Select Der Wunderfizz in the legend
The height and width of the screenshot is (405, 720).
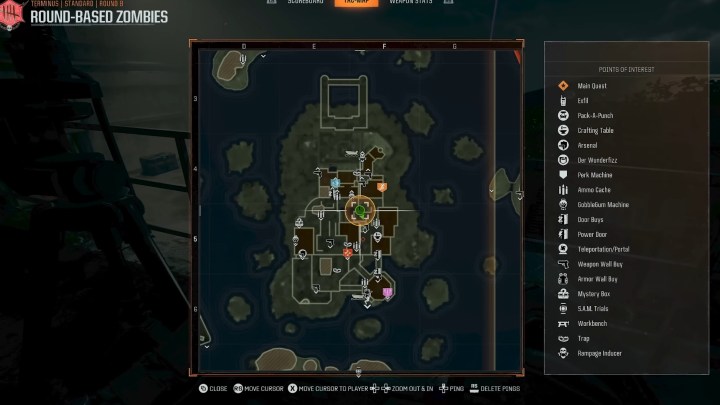(x=595, y=160)
